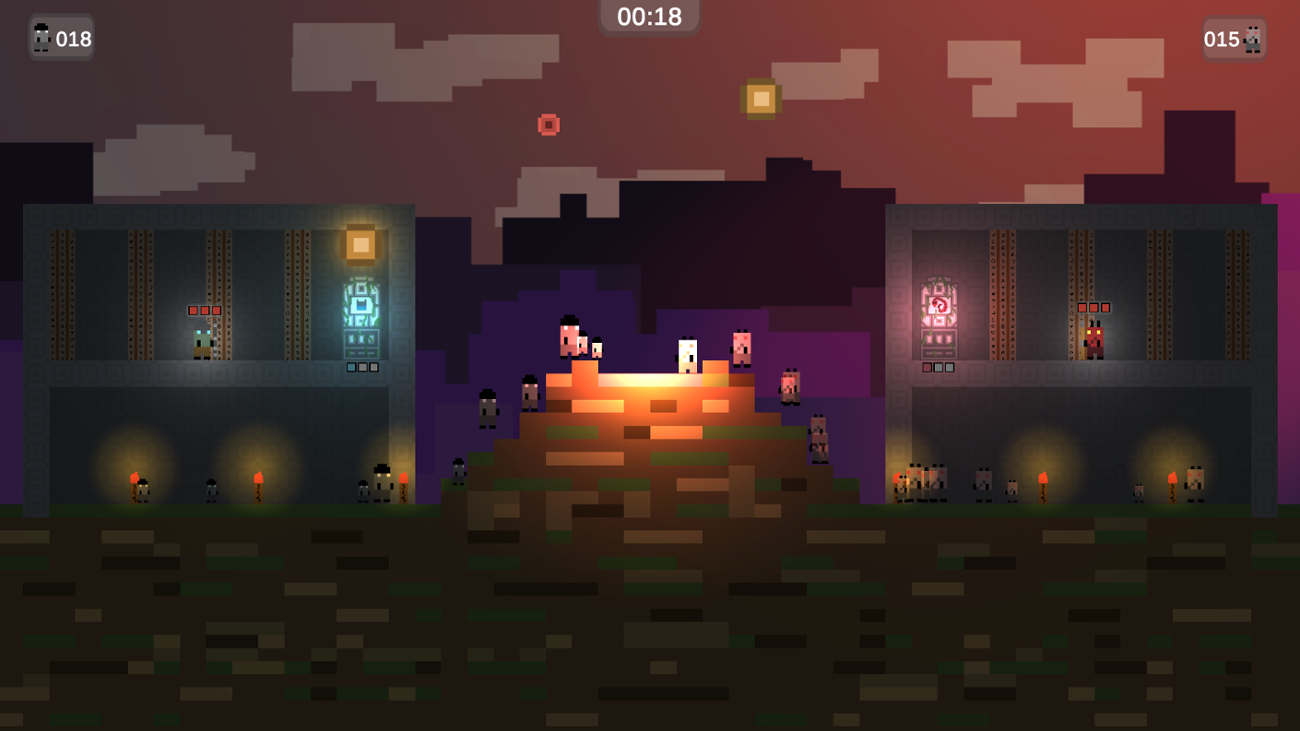Activate the pink vine-covered portal in the right temple
Screen dimensions: 1300x731
938,306
